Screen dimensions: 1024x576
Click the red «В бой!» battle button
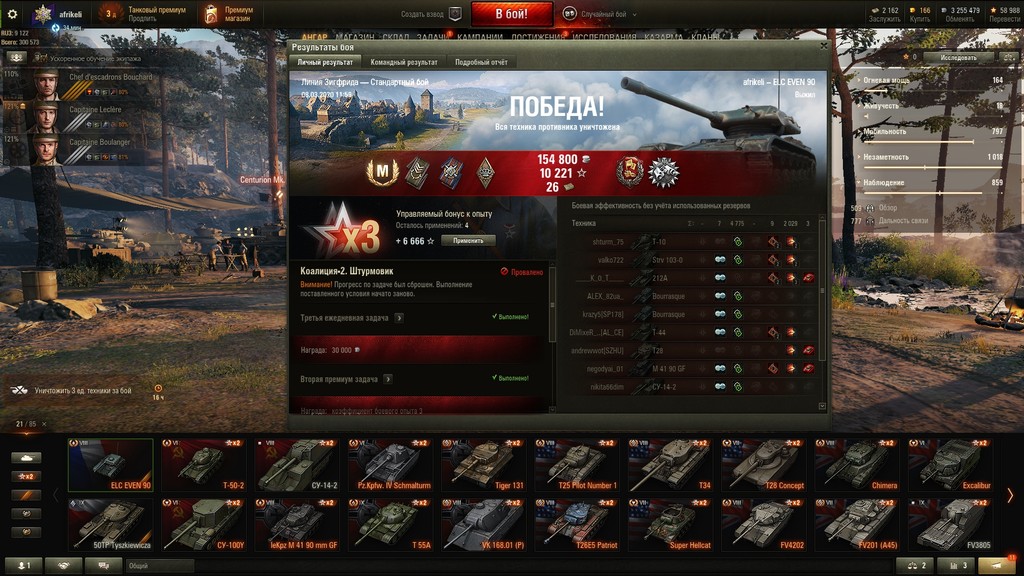(511, 14)
